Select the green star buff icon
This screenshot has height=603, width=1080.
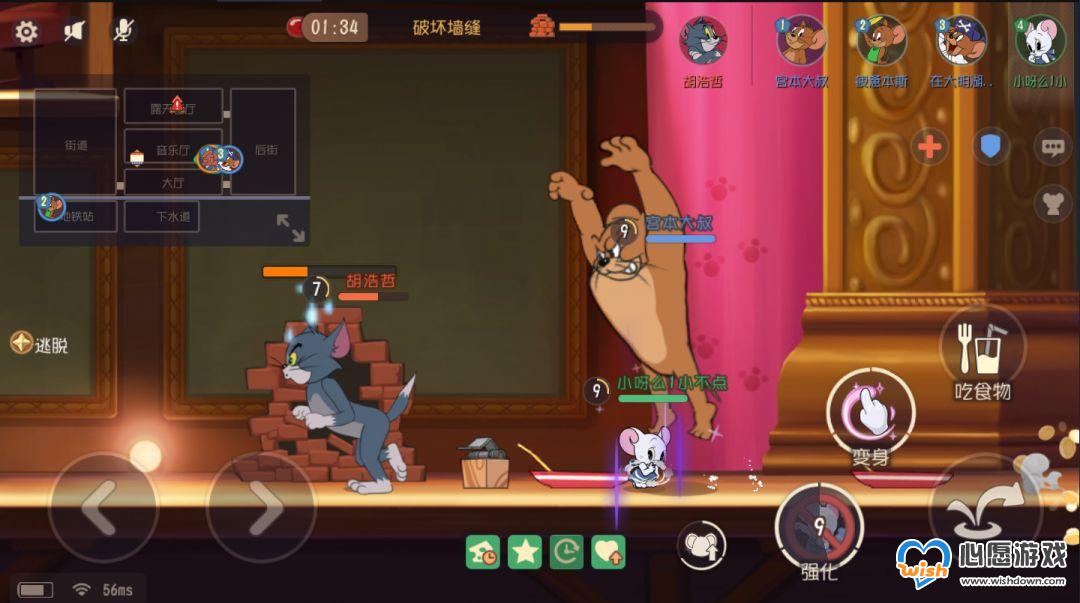point(524,551)
